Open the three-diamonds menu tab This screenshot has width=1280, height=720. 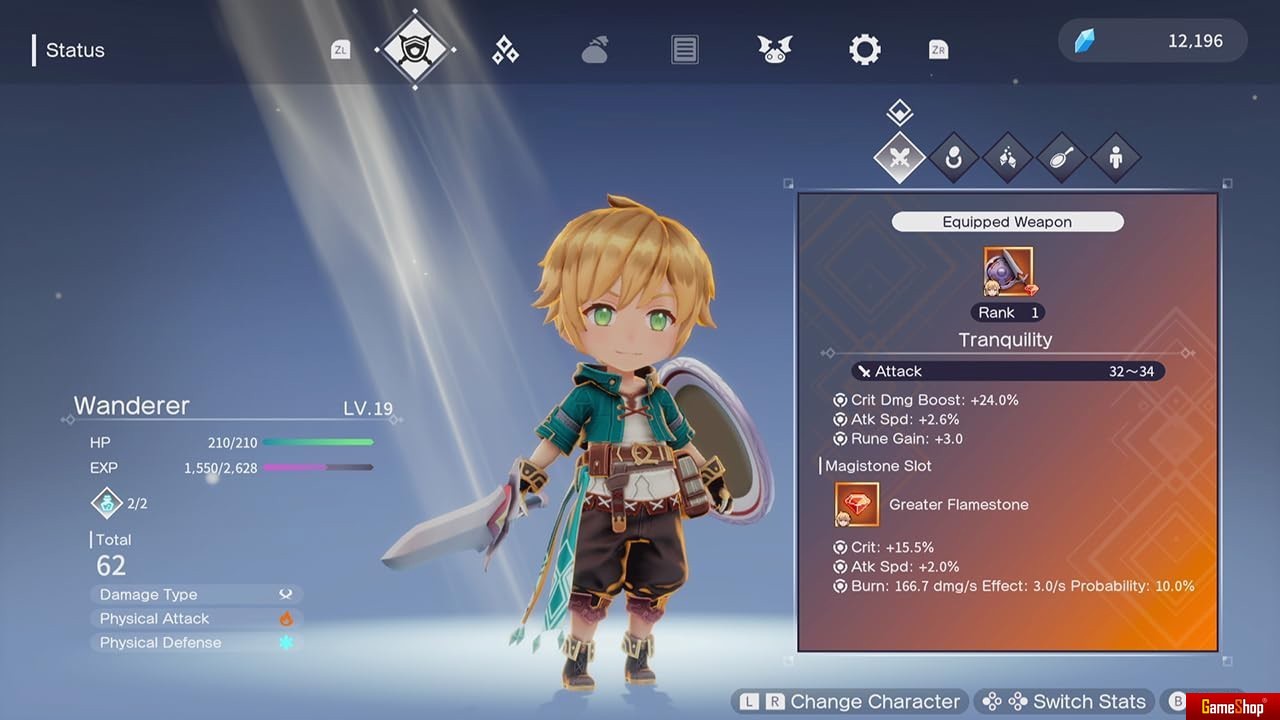[505, 50]
